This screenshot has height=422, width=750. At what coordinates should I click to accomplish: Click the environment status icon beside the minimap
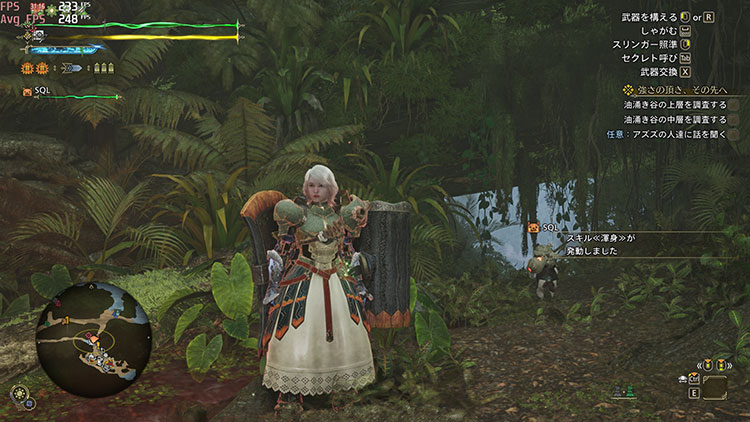click(19, 393)
